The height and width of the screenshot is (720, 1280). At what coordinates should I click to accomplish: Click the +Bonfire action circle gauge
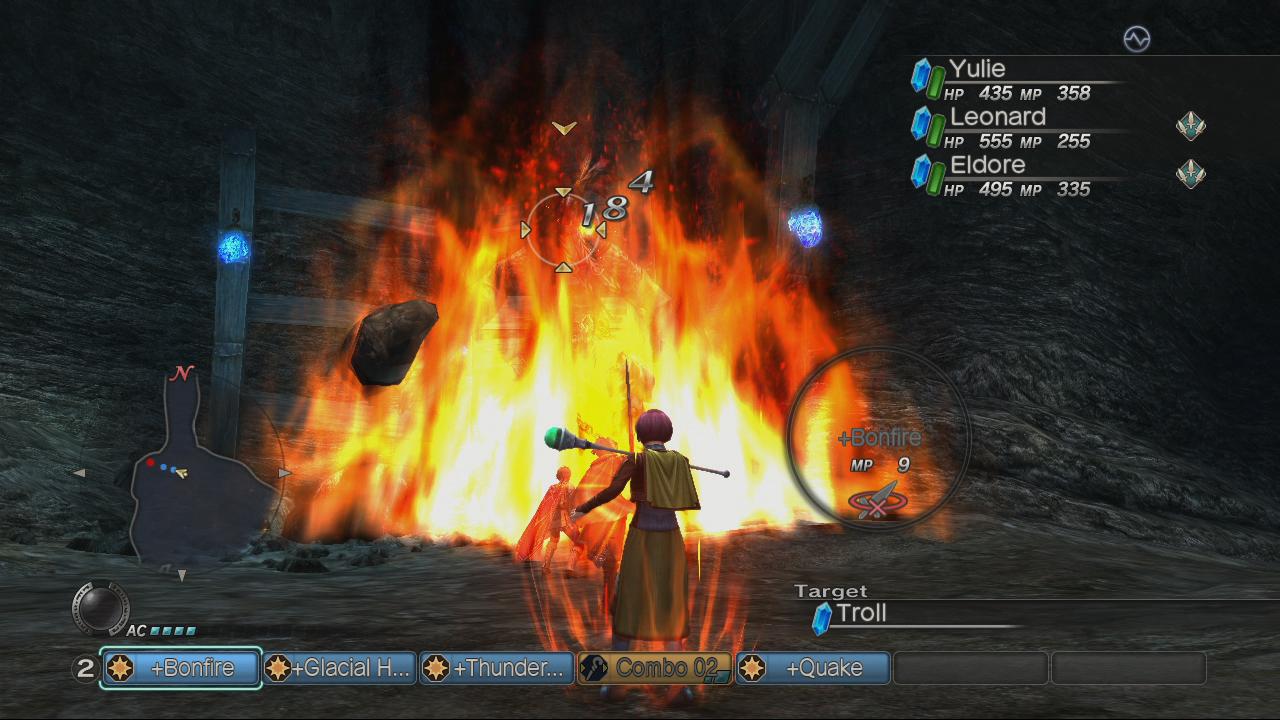click(879, 436)
